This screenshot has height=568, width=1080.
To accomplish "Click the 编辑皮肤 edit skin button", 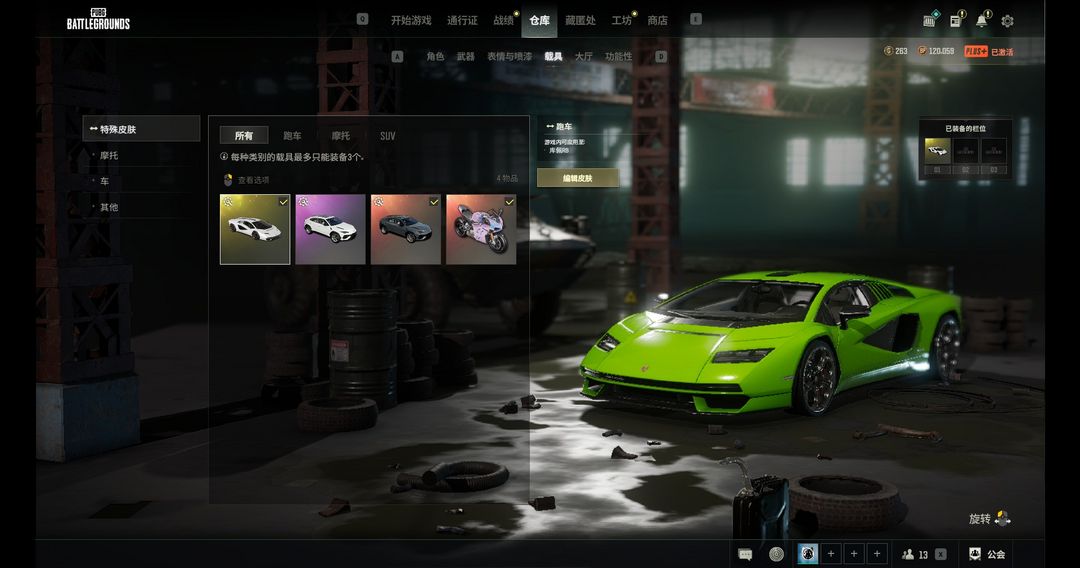I will (x=577, y=178).
